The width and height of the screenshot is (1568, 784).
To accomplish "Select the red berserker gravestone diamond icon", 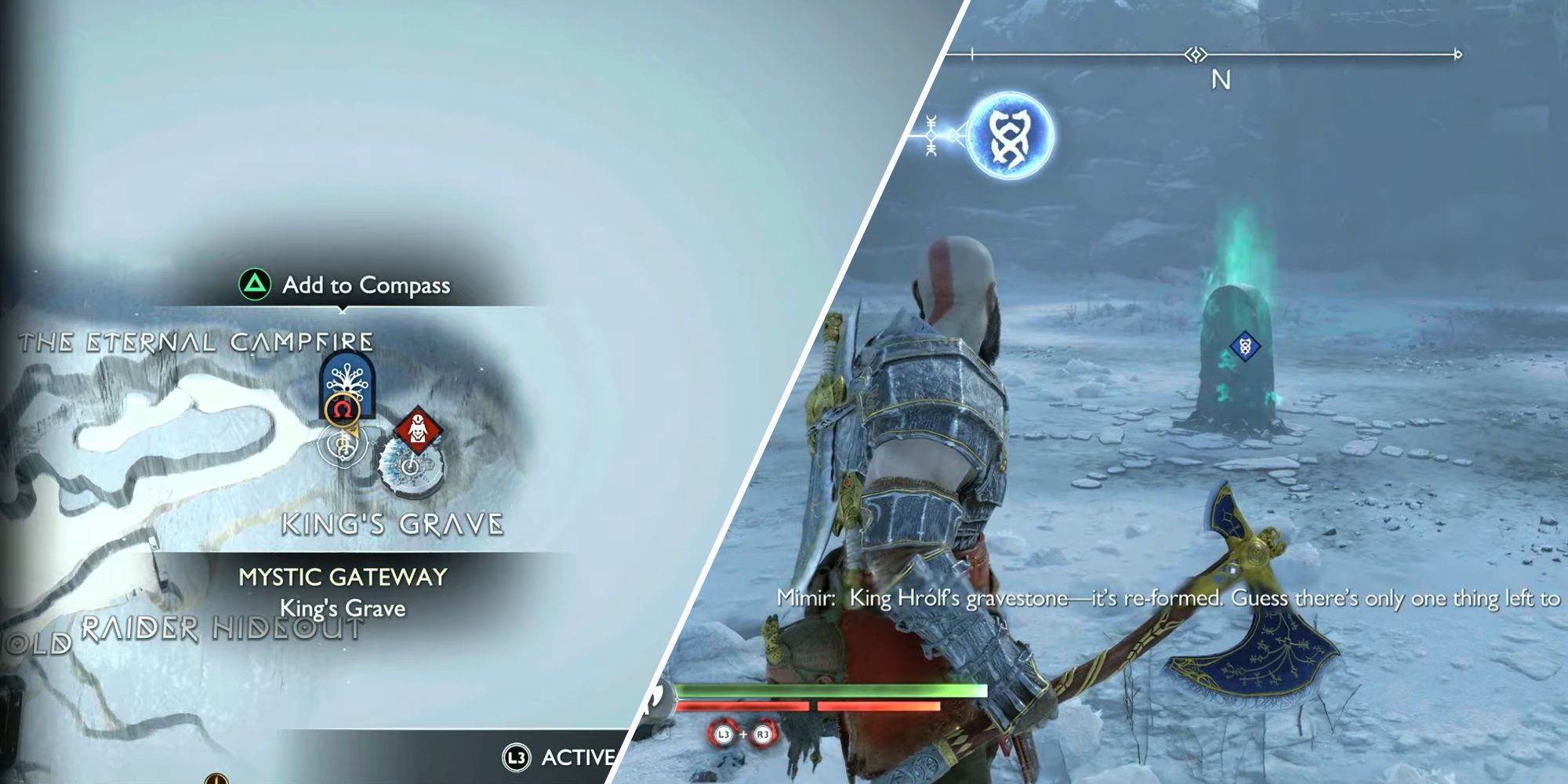I will tap(418, 430).
